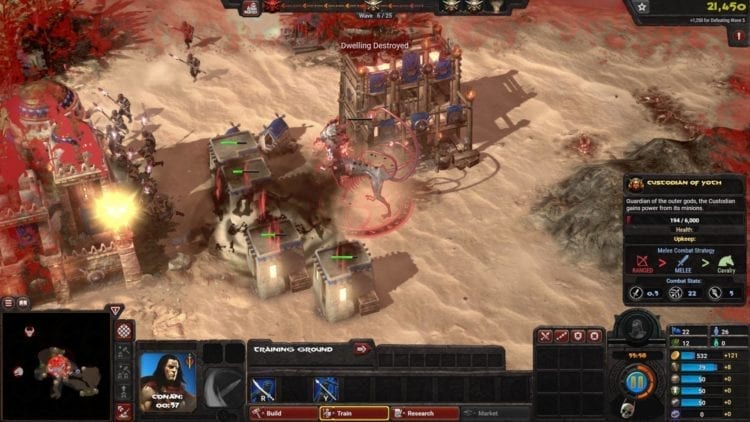Click the minimap

click(x=55, y=365)
